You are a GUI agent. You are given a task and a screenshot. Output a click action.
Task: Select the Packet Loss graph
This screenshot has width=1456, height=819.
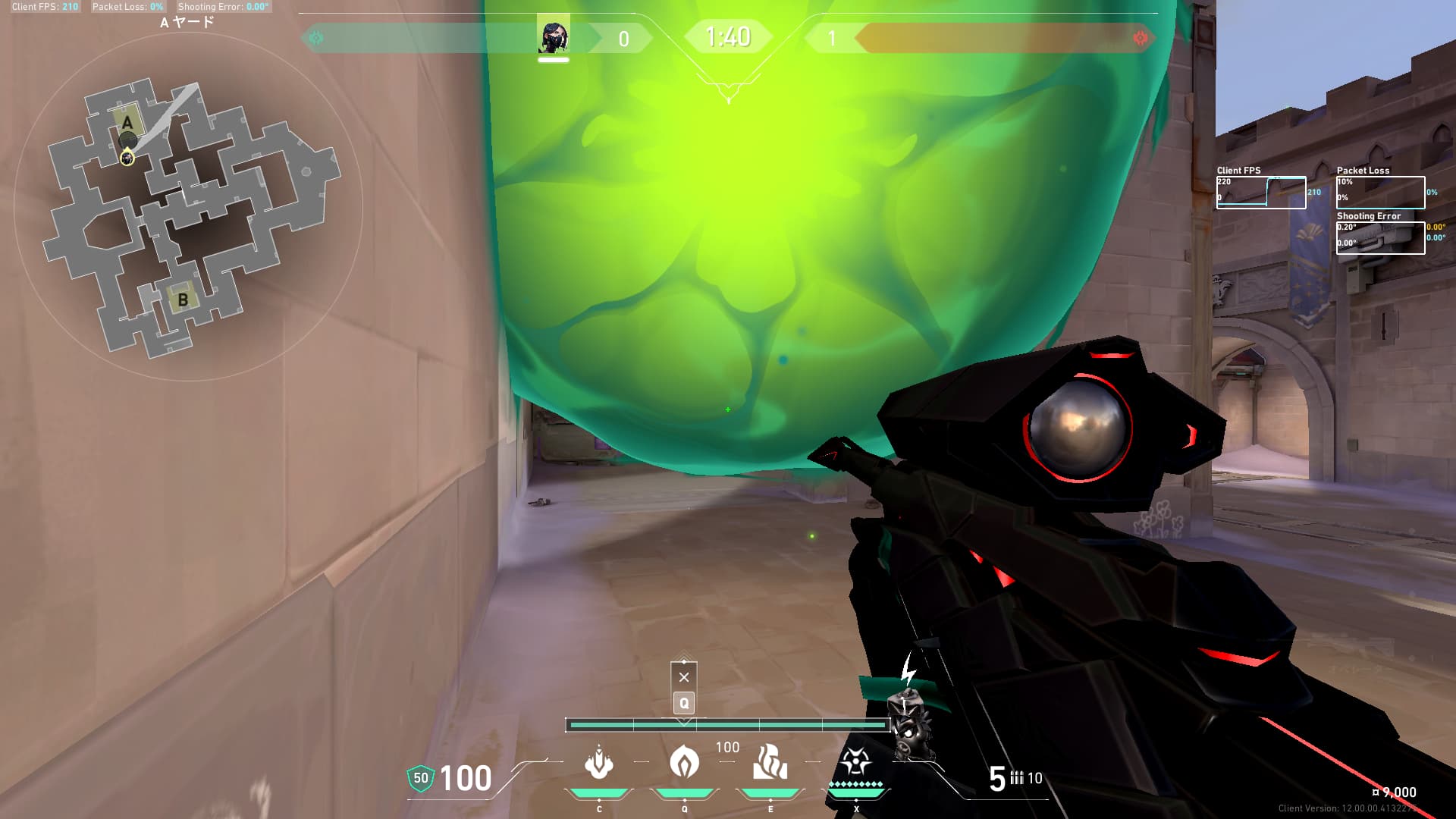click(1380, 193)
